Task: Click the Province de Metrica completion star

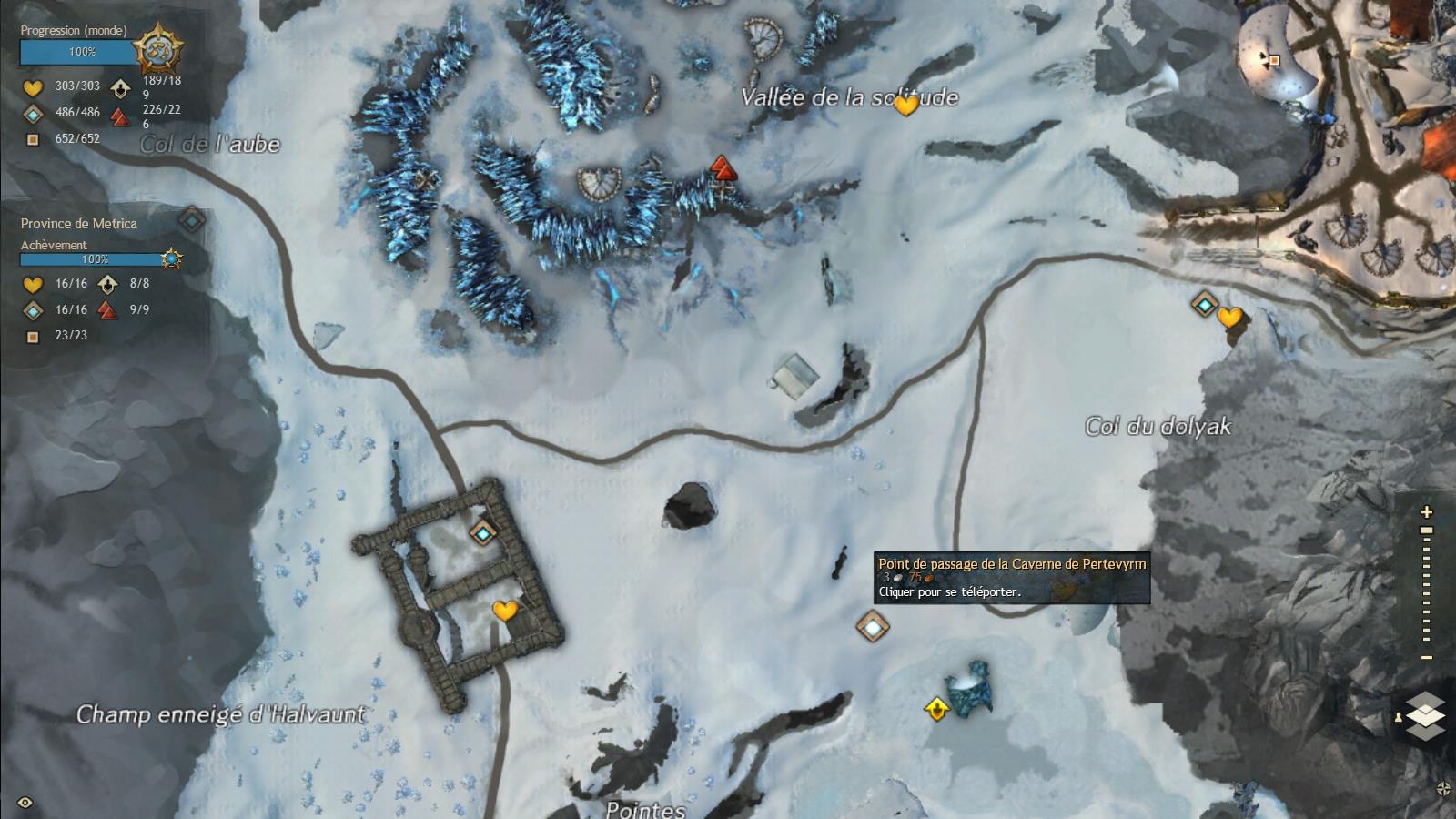Action: click(x=171, y=259)
